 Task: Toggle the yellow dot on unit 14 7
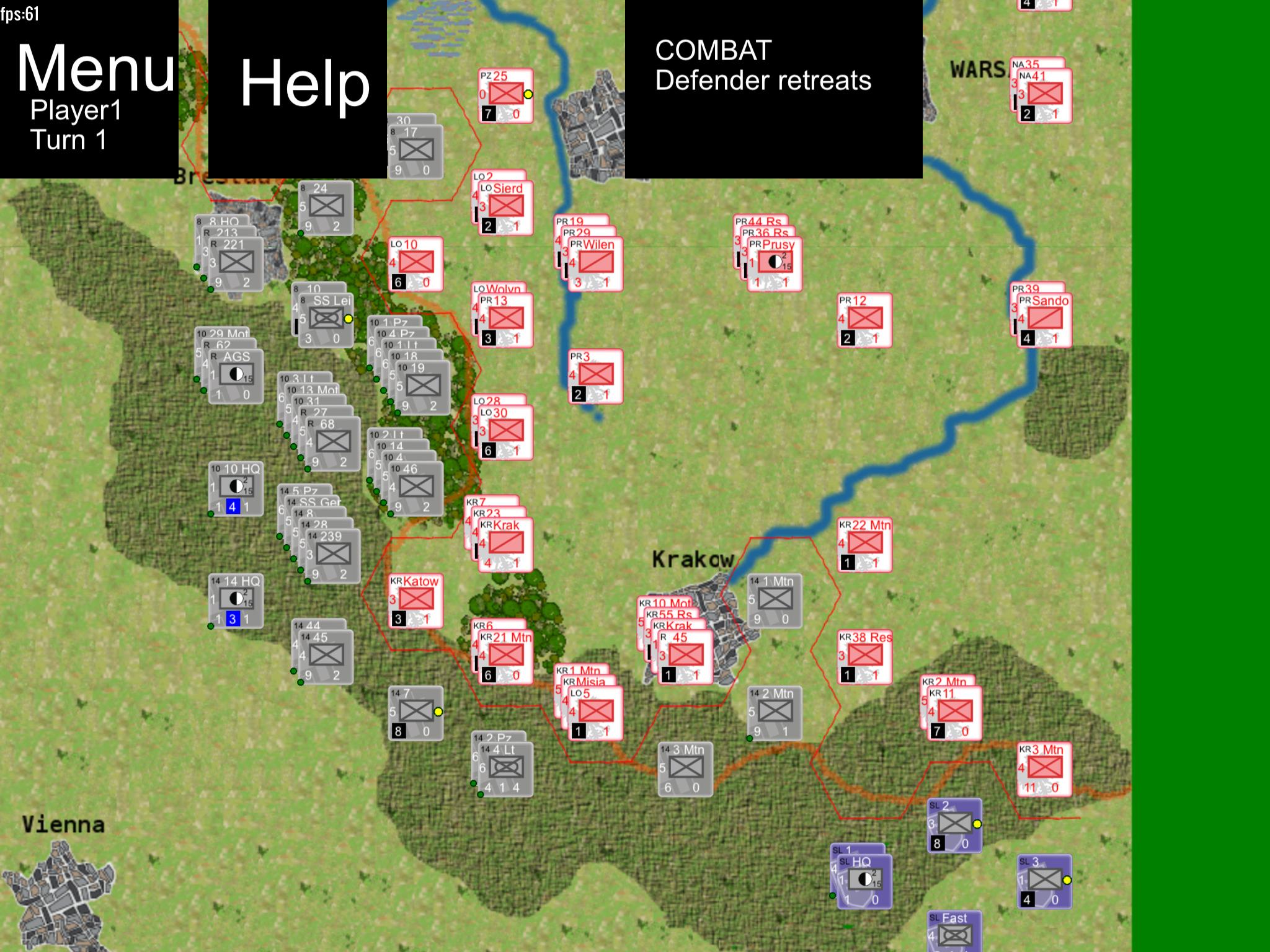pos(440,712)
